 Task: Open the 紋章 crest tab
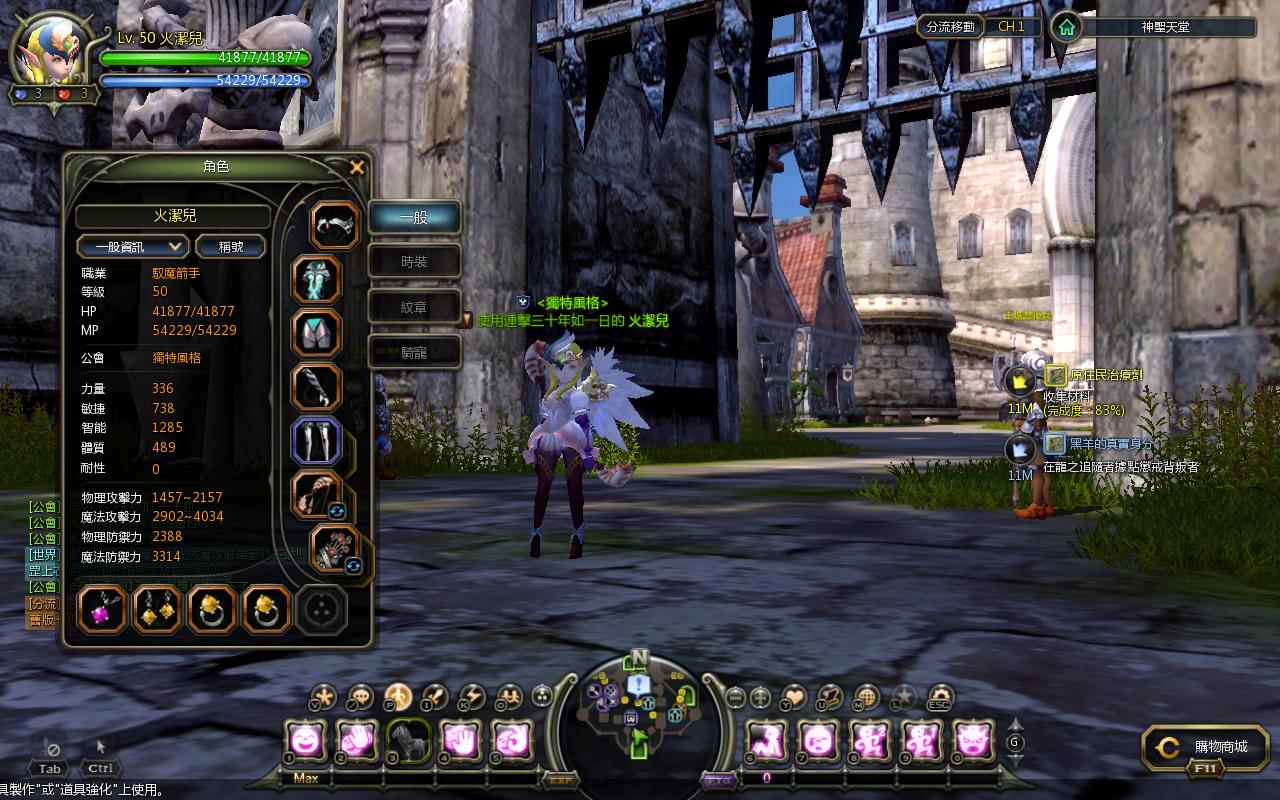(414, 307)
